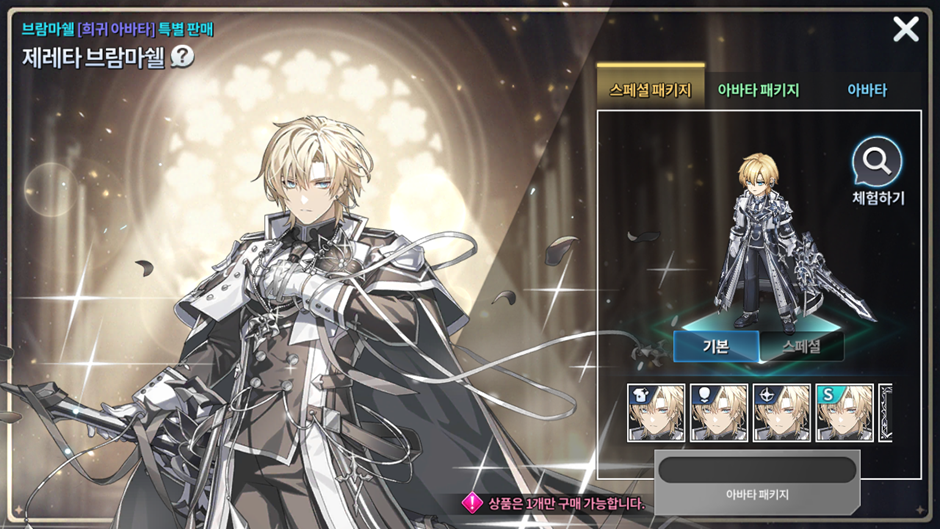Choose the thumbnail with the crosshair icon

pos(782,412)
